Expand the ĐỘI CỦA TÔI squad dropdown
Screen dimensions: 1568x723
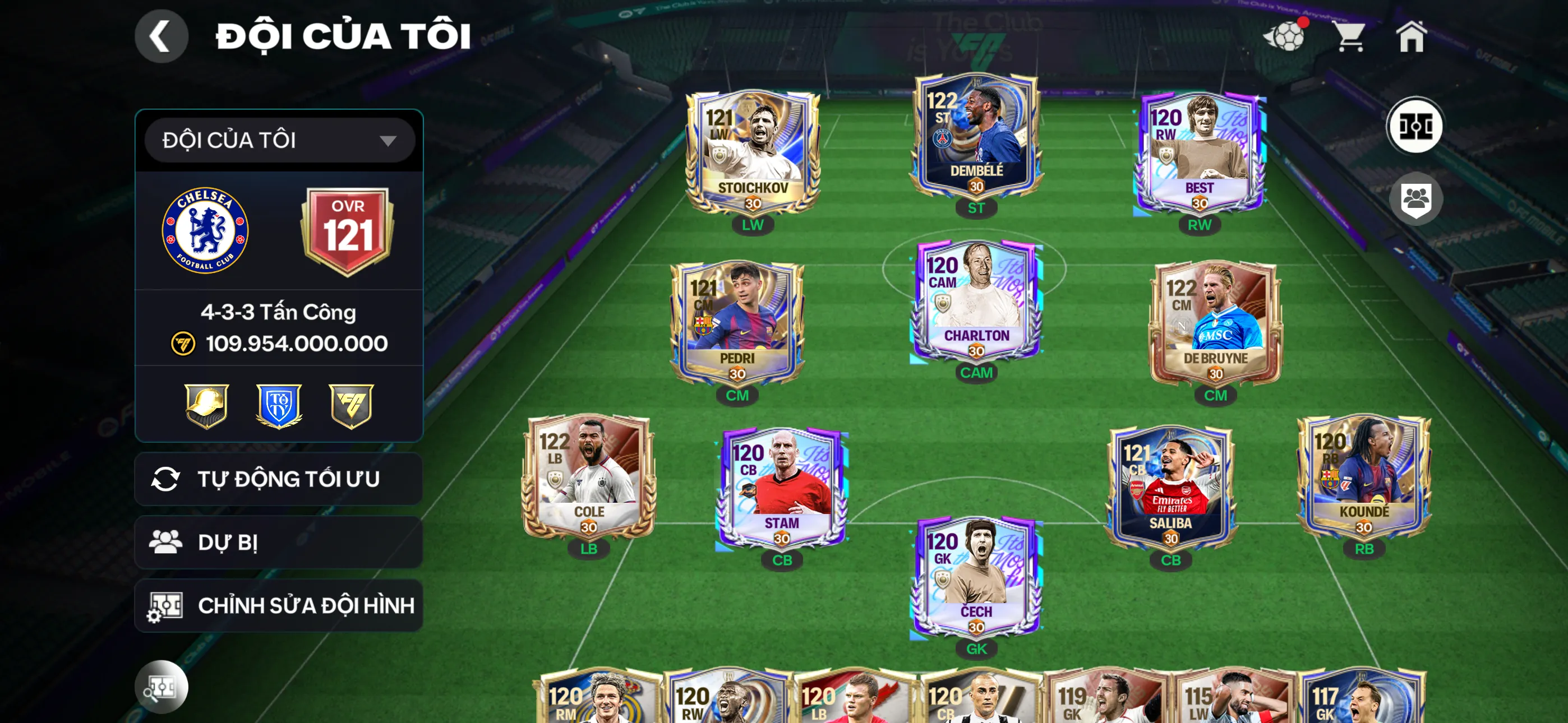tap(278, 140)
